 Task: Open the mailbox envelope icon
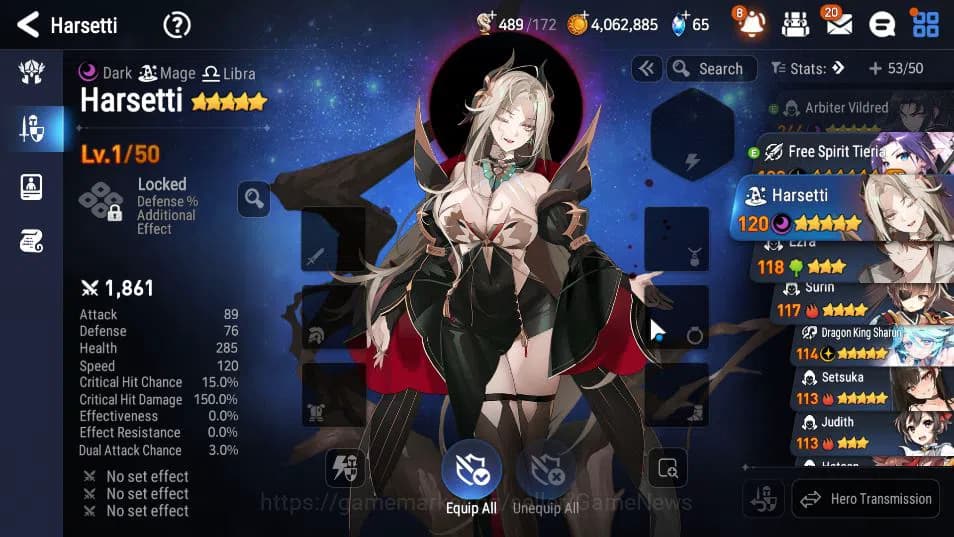click(x=838, y=24)
